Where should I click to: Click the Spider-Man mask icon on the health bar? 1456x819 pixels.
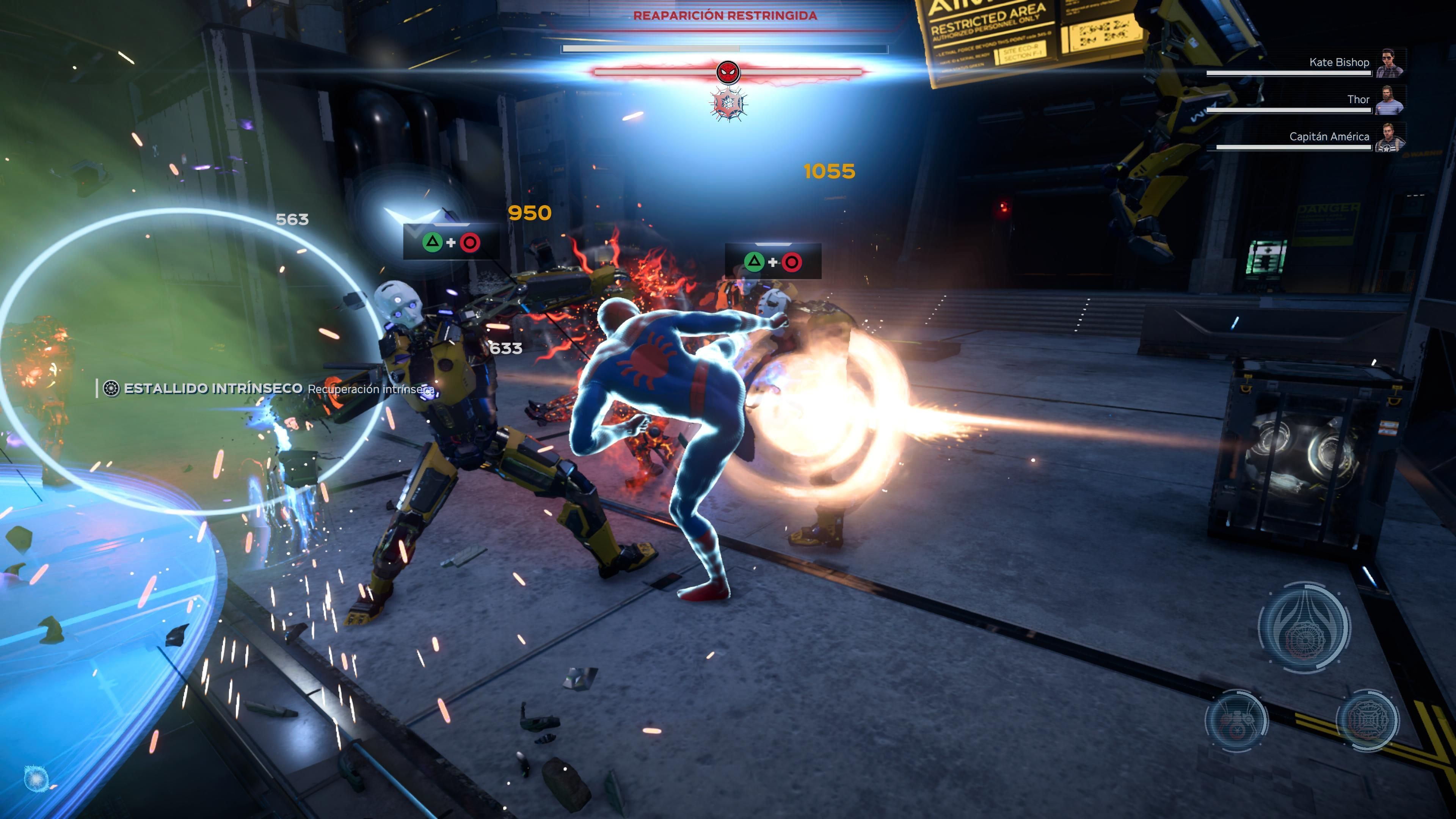[x=728, y=72]
